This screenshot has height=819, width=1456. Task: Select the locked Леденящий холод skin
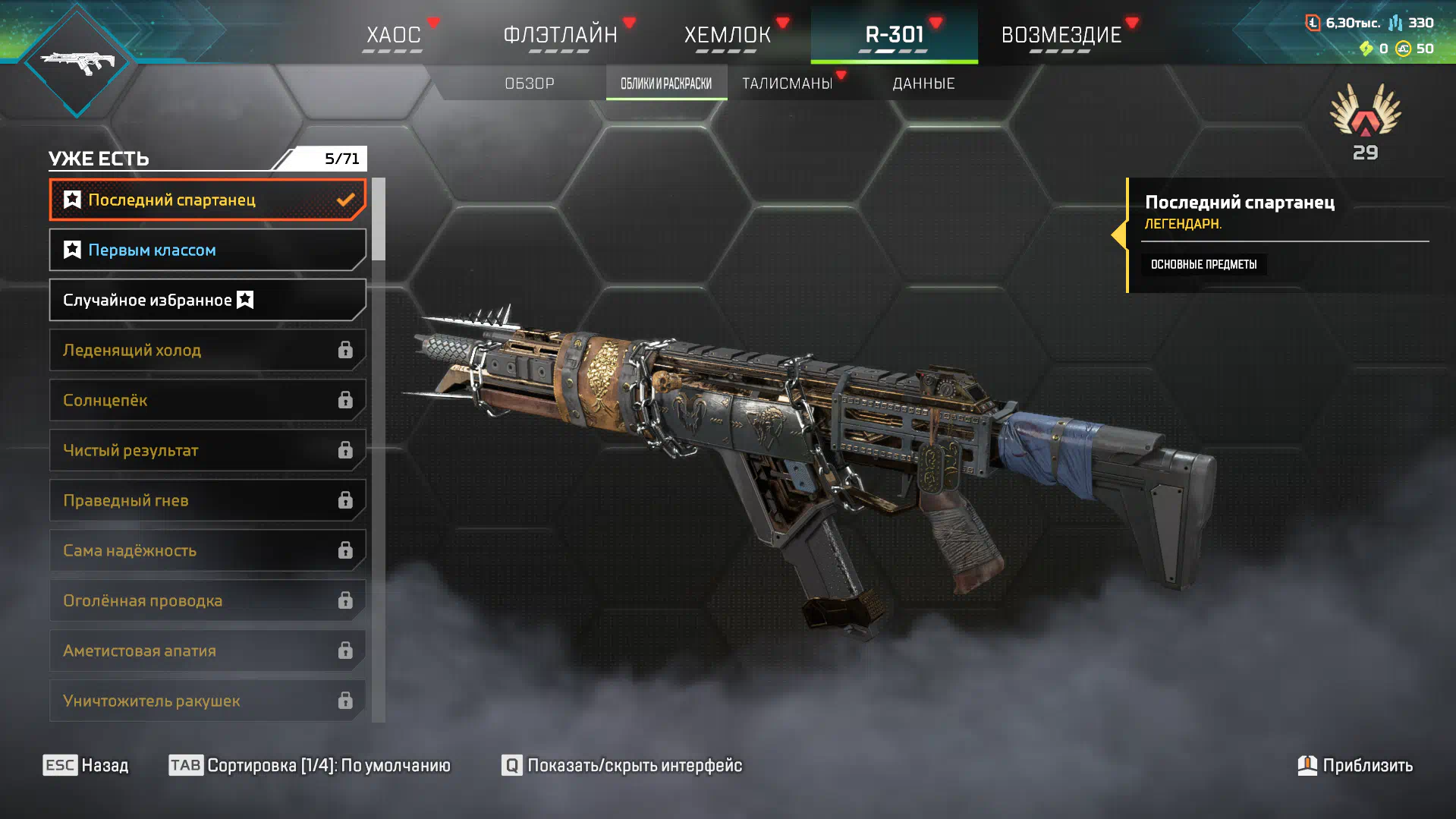tap(207, 350)
